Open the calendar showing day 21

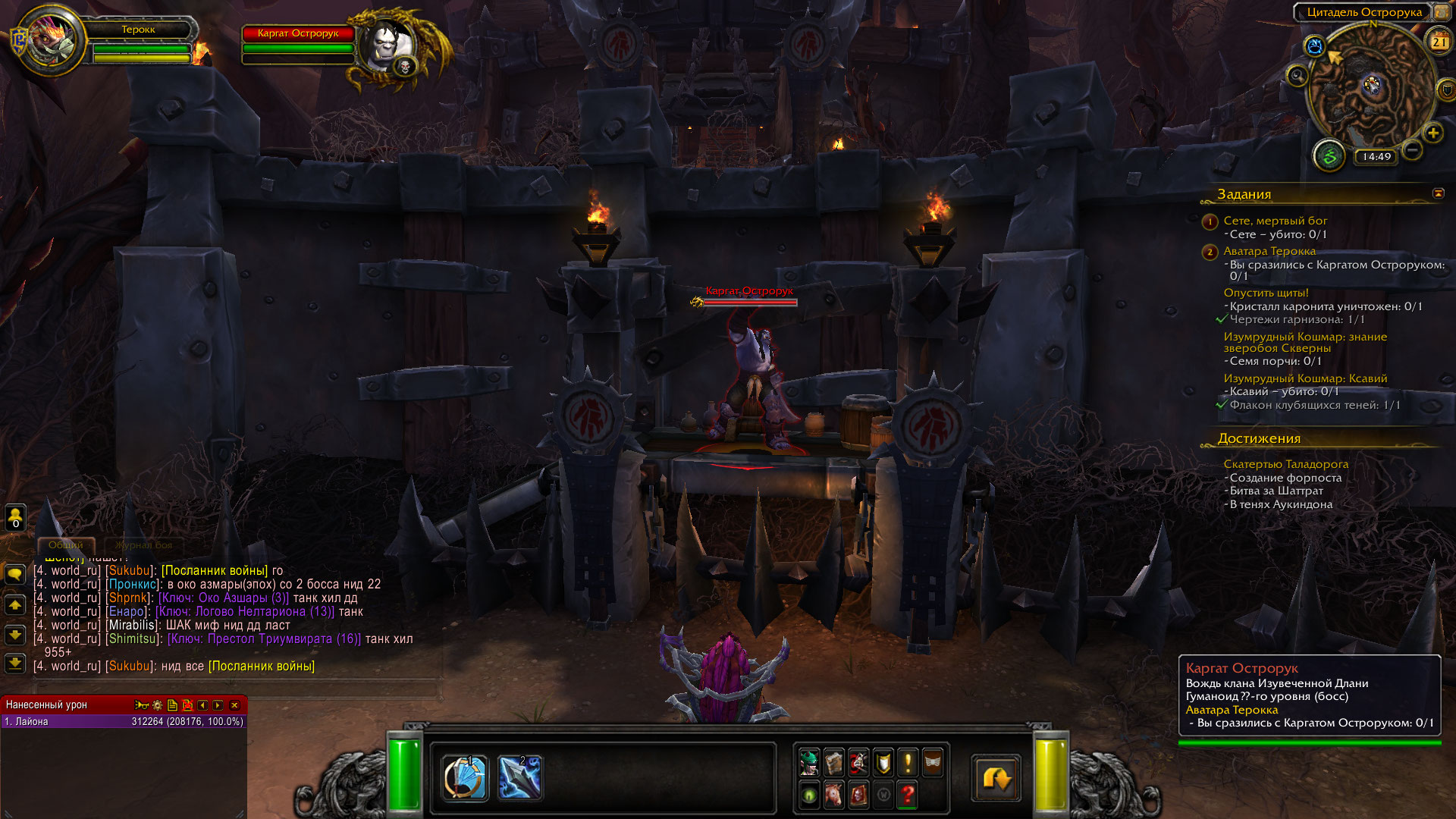(x=1439, y=42)
